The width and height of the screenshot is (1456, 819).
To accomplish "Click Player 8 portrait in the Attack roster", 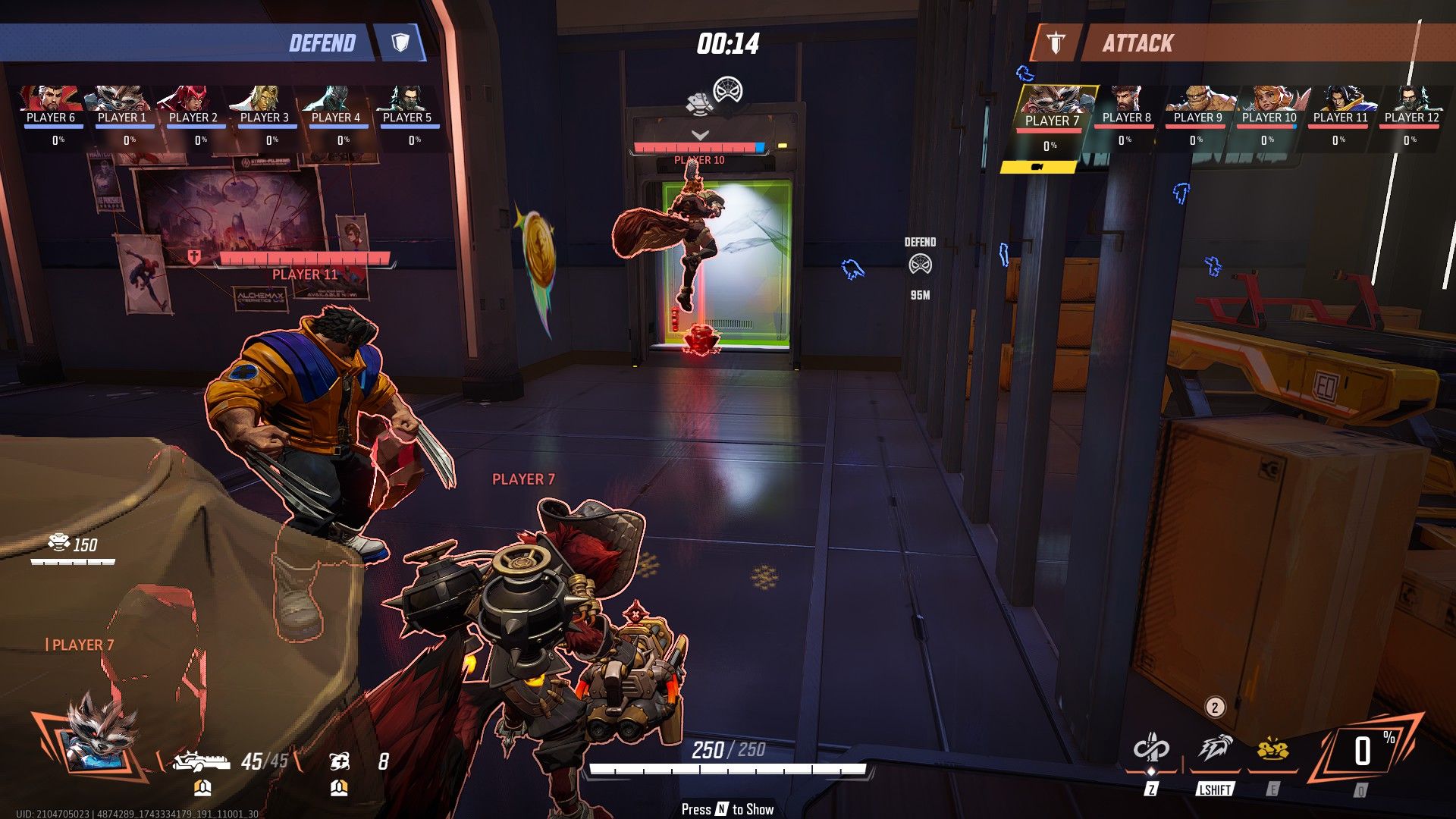I will tap(1126, 99).
